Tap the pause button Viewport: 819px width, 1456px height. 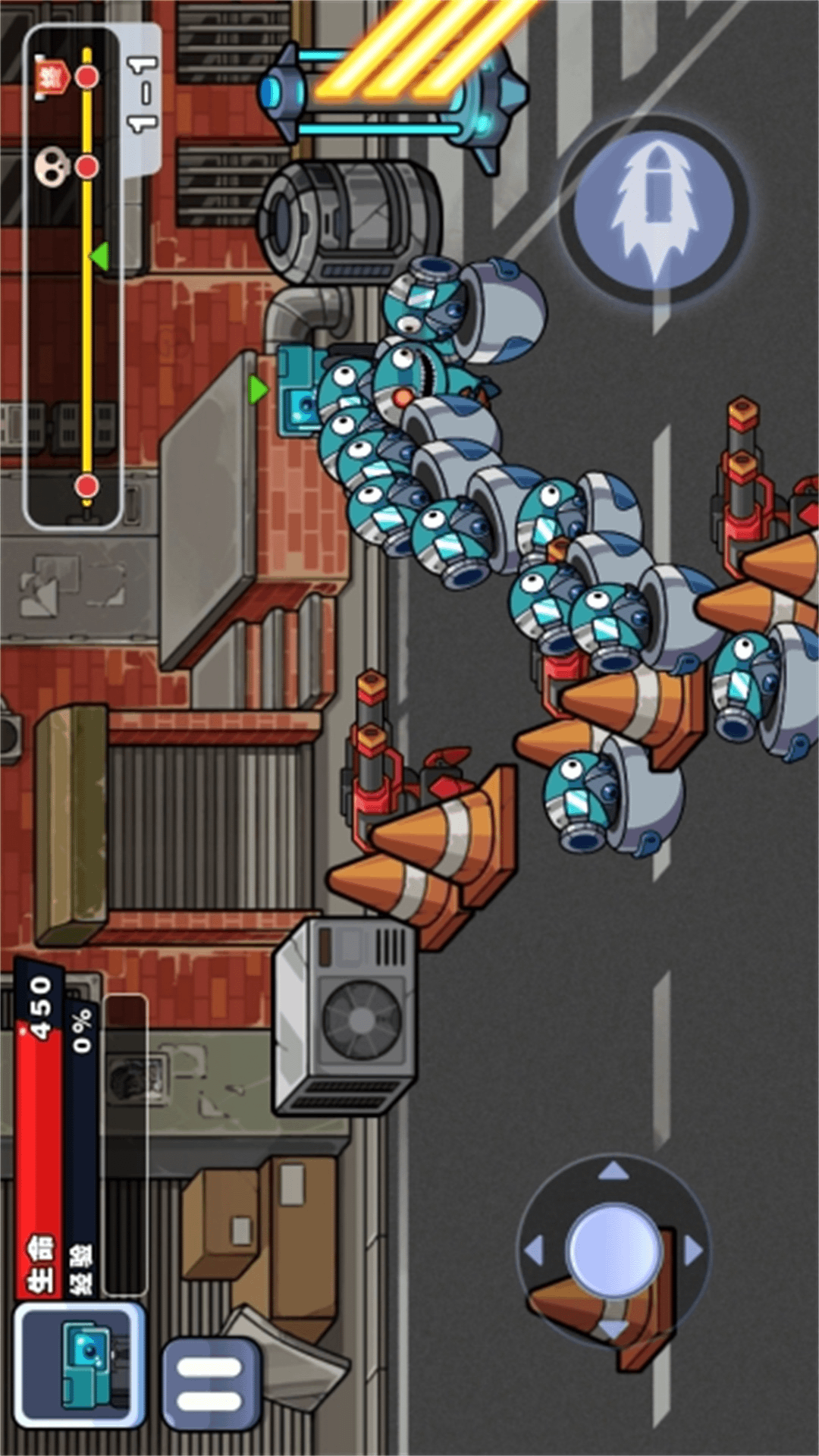pyautogui.click(x=209, y=1383)
